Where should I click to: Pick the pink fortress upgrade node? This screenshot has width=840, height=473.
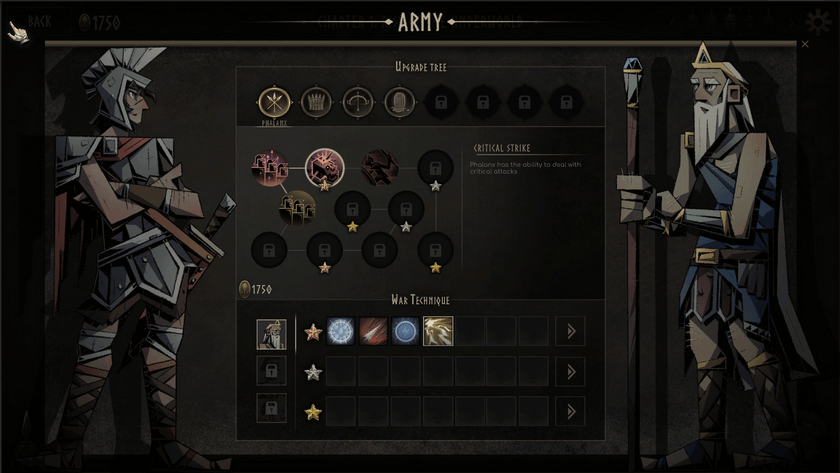point(270,166)
